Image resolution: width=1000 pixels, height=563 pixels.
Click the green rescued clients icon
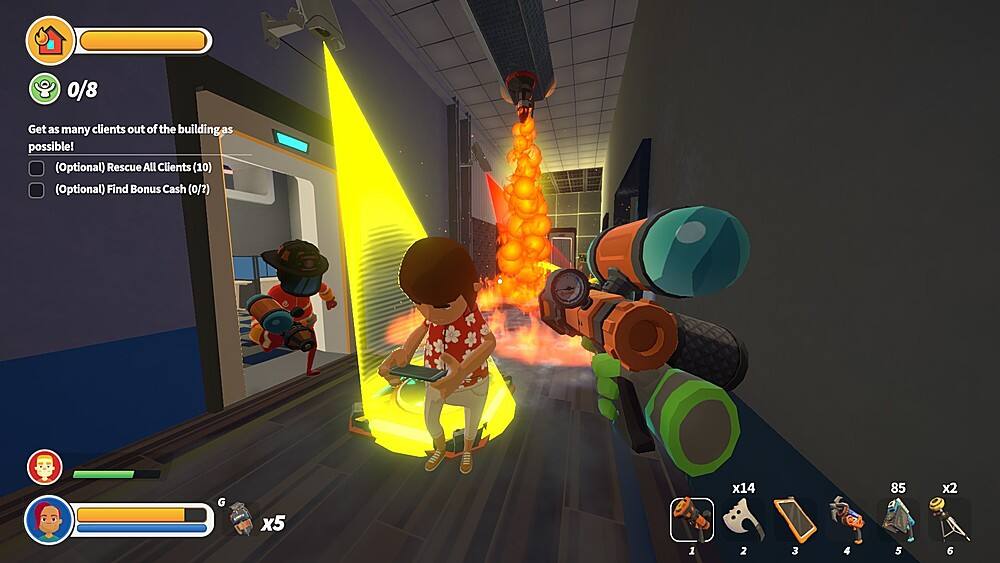coord(45,89)
